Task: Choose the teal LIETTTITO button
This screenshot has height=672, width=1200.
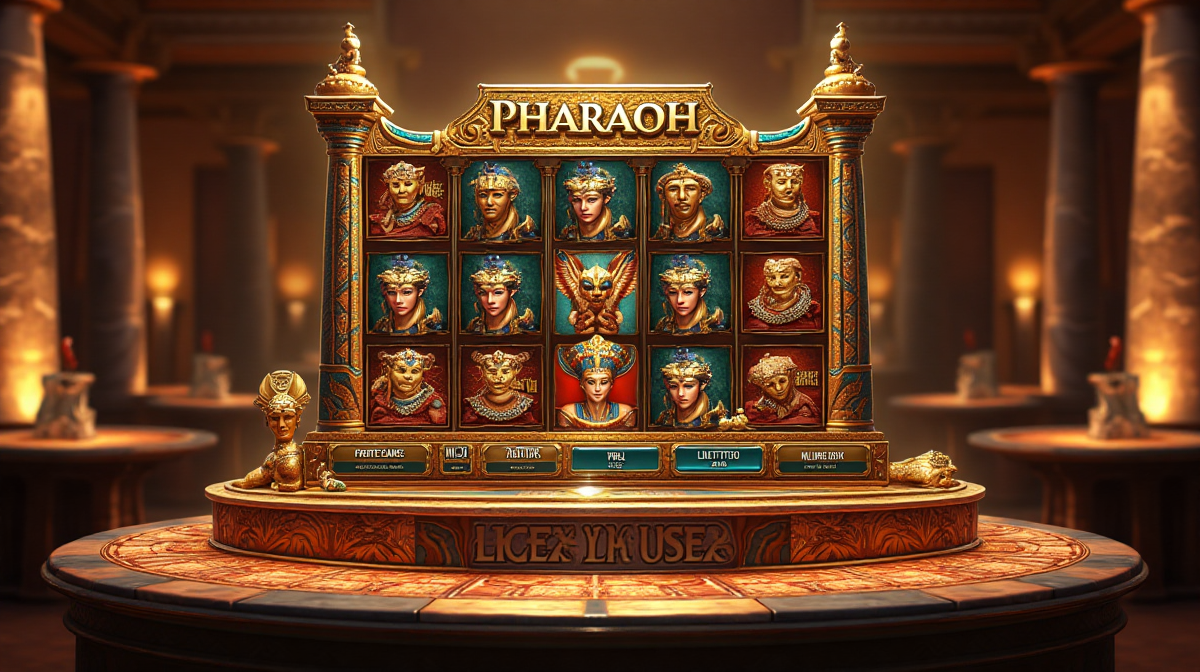Action: coord(717,459)
